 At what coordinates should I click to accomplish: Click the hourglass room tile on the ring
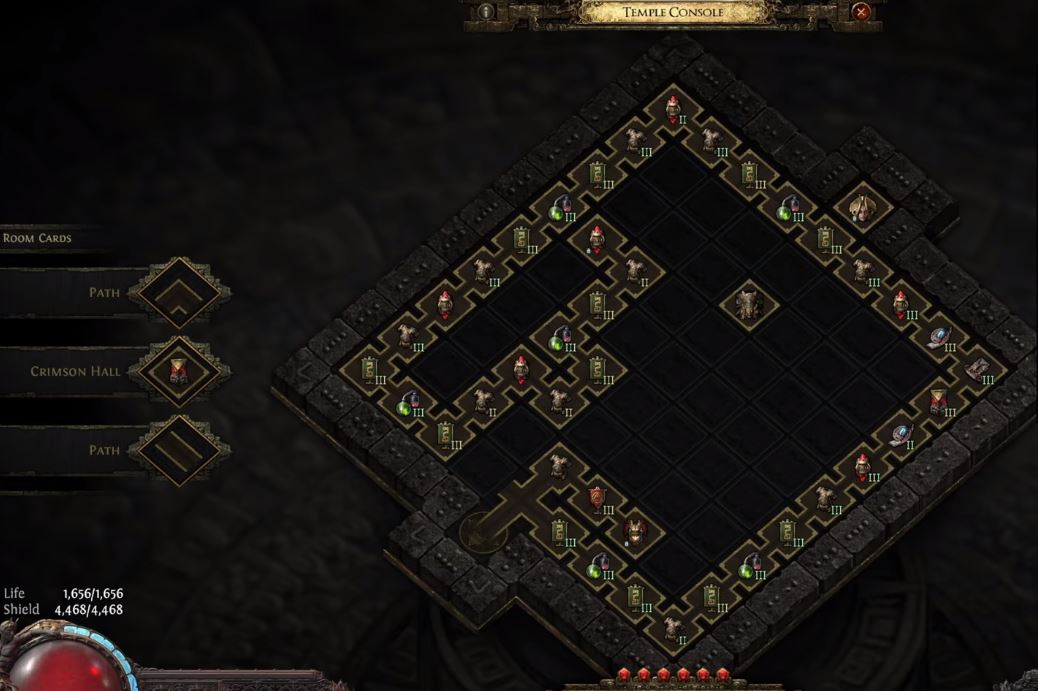(x=937, y=401)
